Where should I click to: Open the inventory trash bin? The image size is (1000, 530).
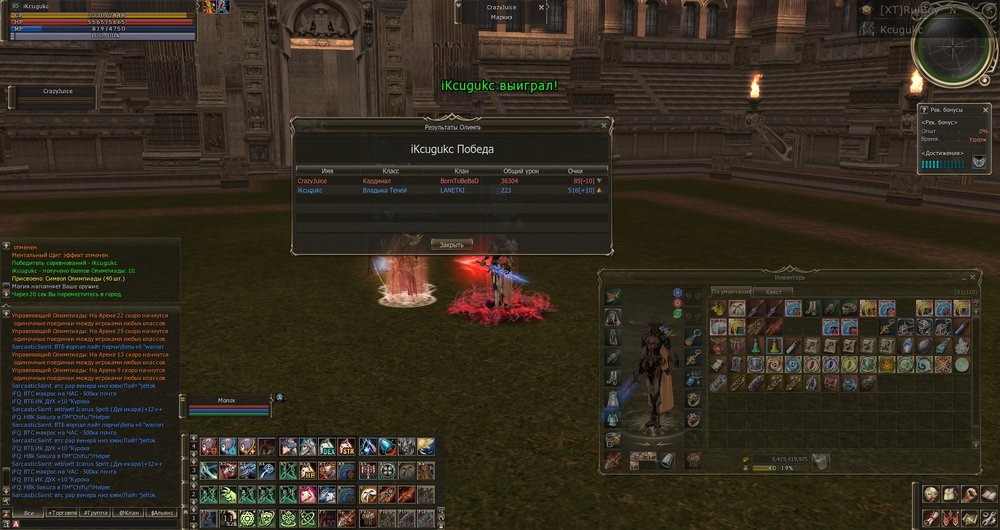(x=821, y=461)
